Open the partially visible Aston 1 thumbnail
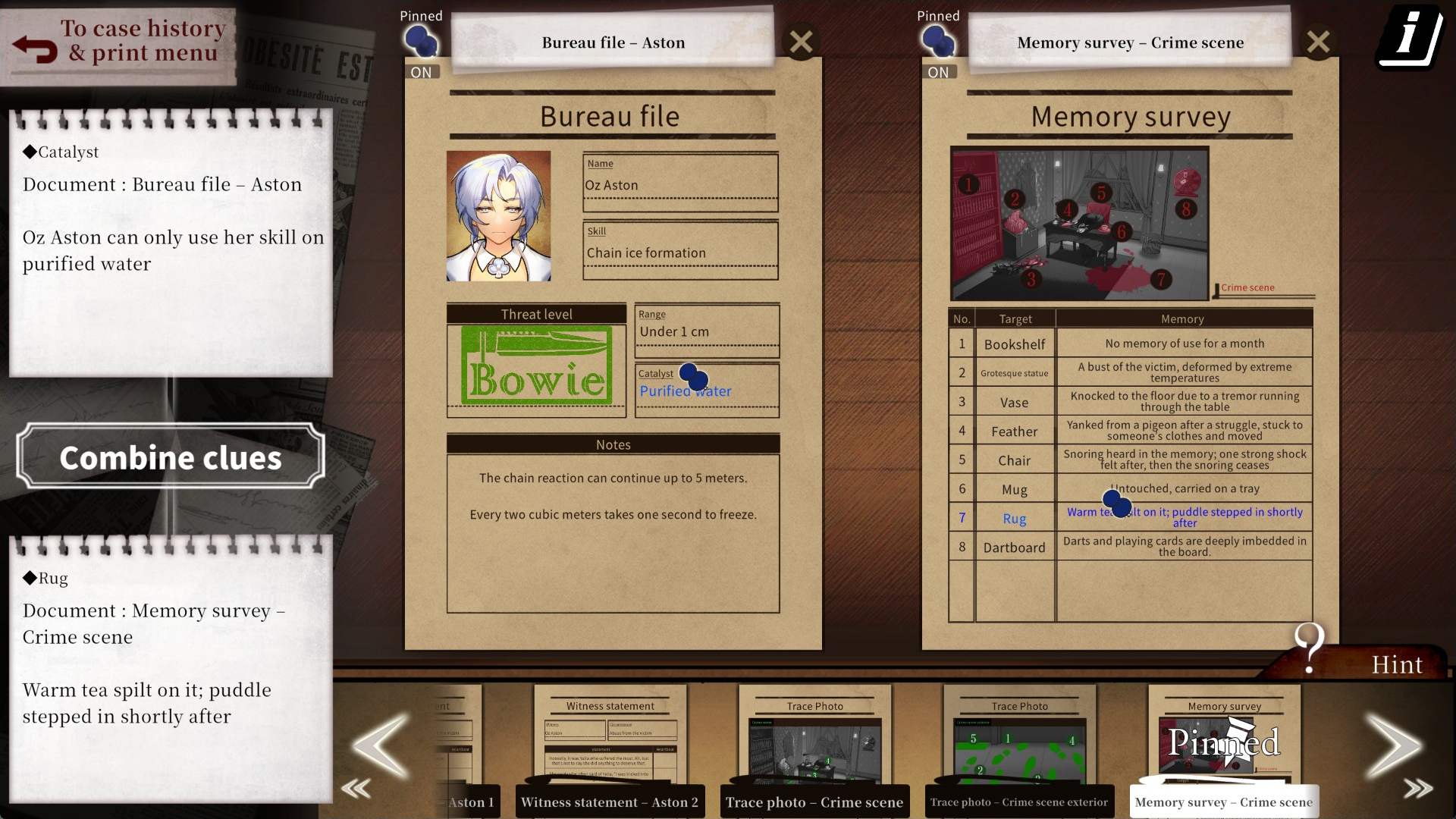Screen dimensions: 1456x819 [463, 747]
